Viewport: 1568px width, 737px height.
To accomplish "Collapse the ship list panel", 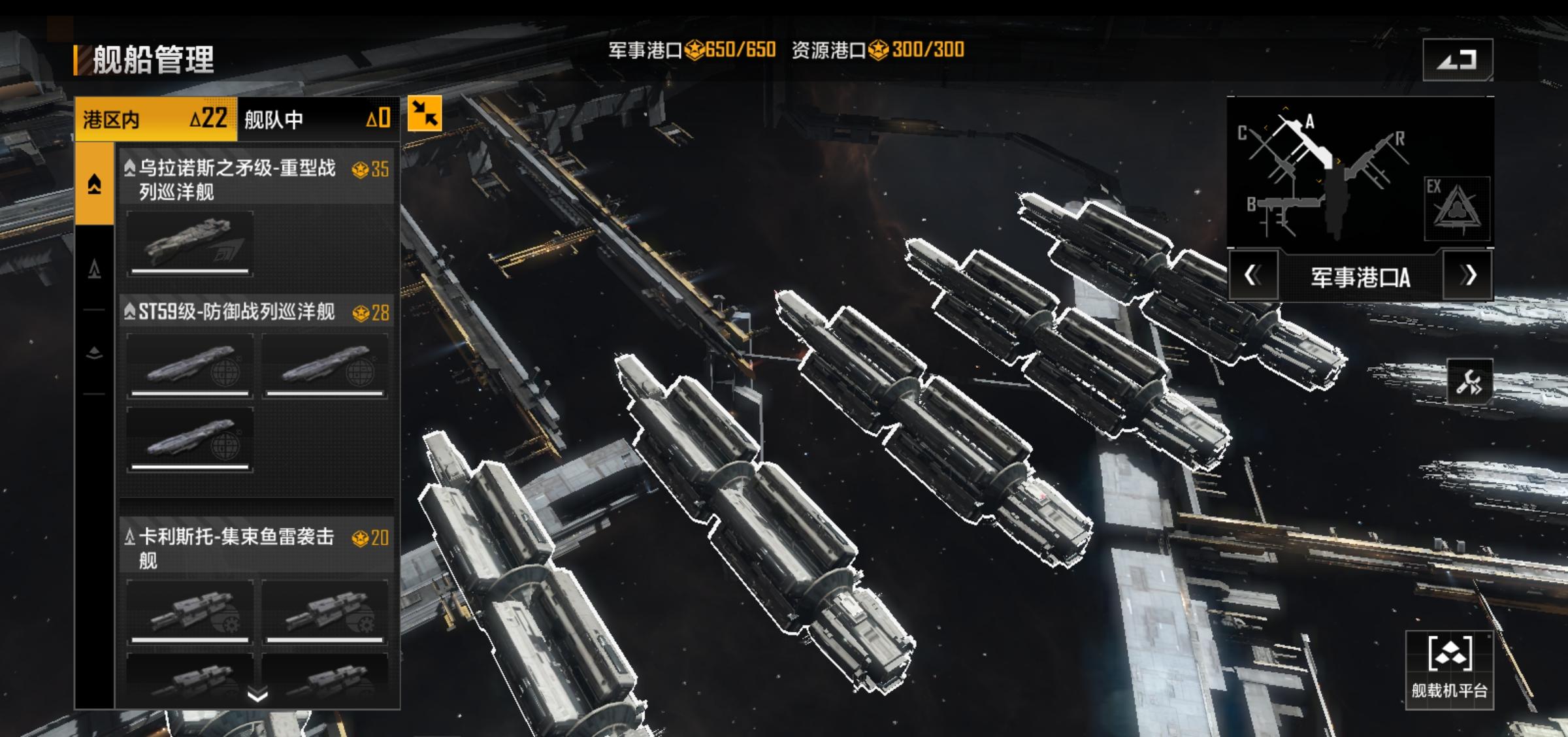I will 425,113.
